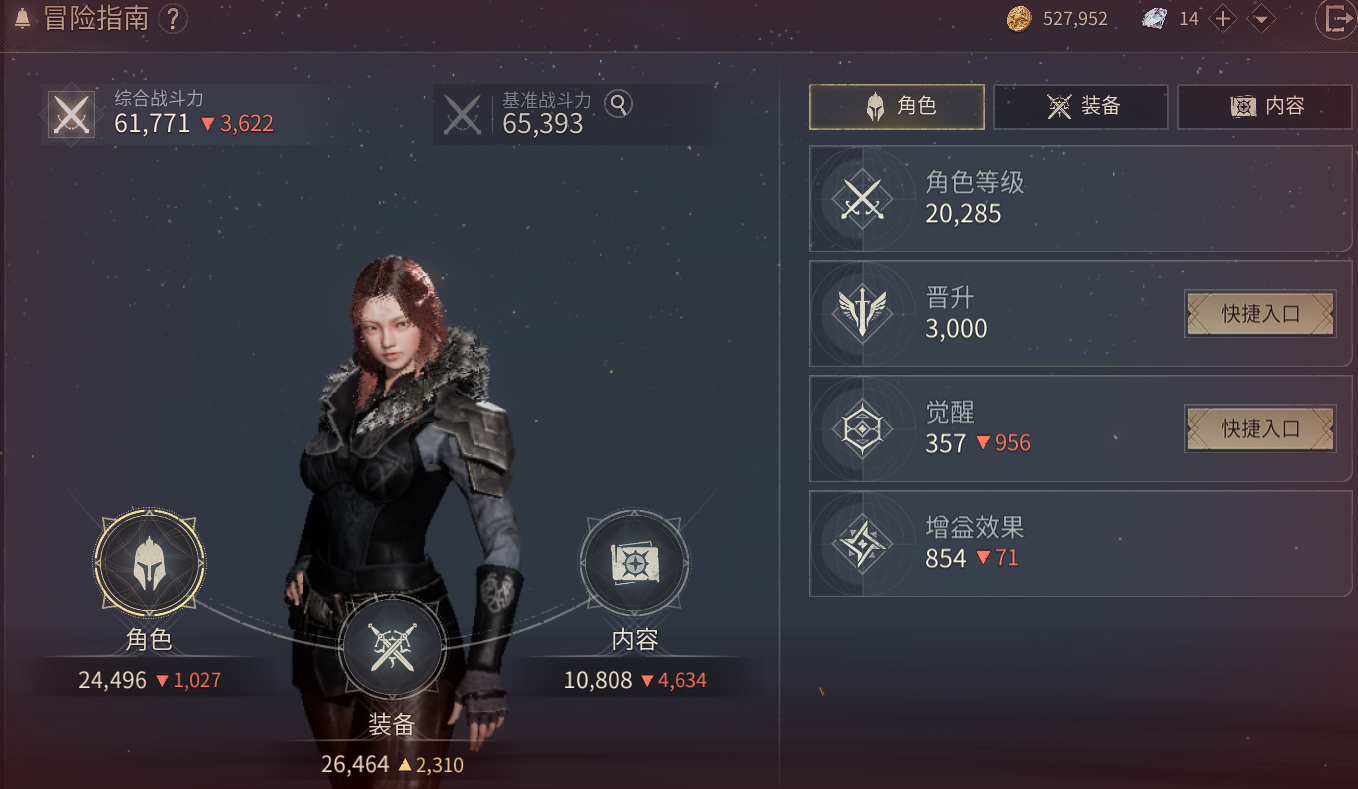Viewport: 1358px width, 789px height.
Task: Switch to the 装备 tab
Action: coord(1081,107)
